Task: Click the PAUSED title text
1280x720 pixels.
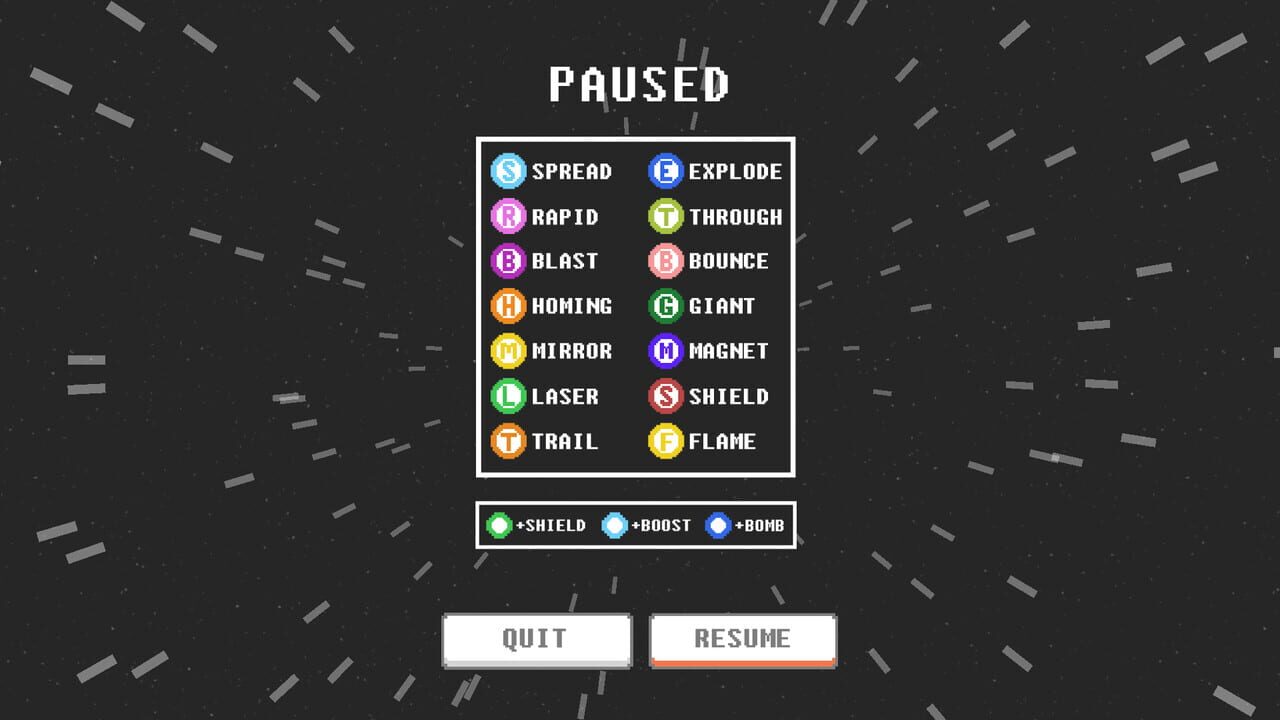Action: pos(638,84)
